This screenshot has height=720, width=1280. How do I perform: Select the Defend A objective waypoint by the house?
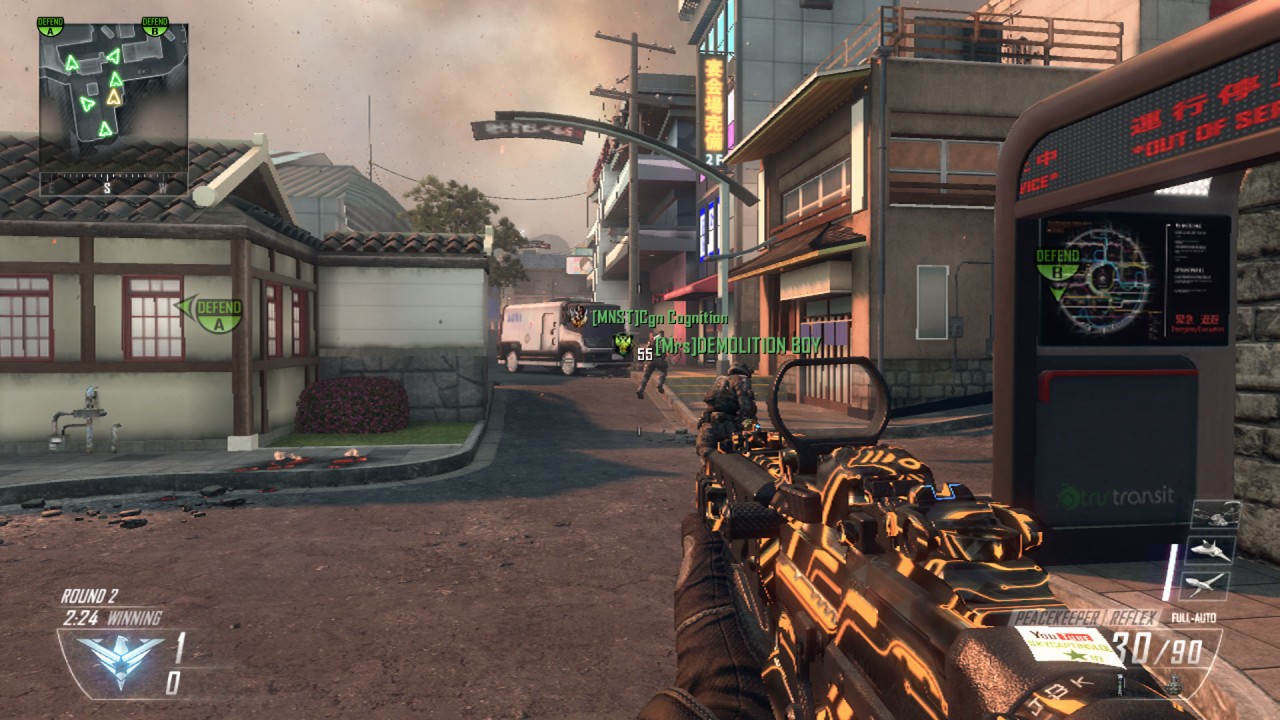212,314
